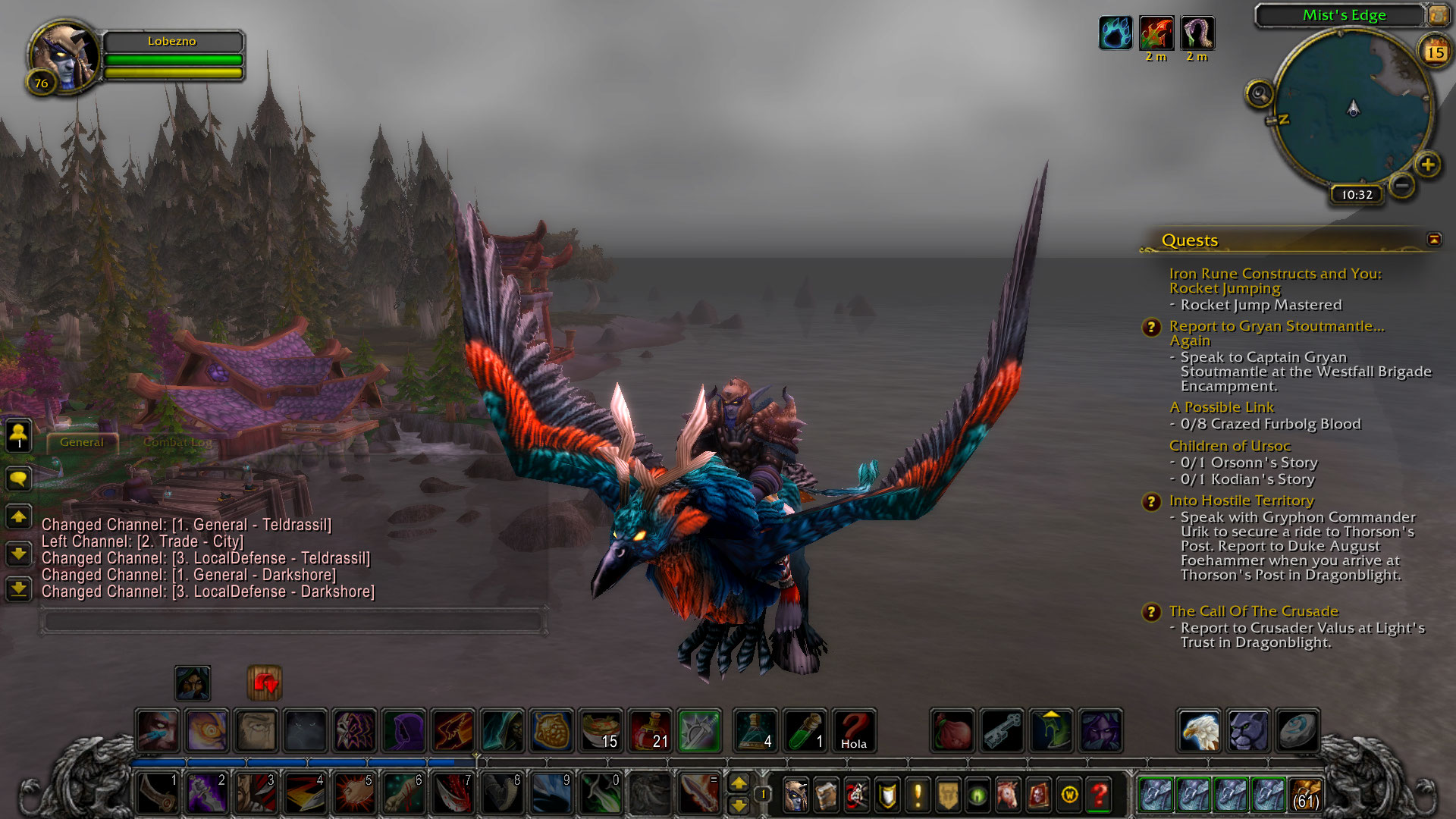The height and width of the screenshot is (819, 1456).
Task: Open the minimap tracking magnifier button
Action: [1260, 95]
